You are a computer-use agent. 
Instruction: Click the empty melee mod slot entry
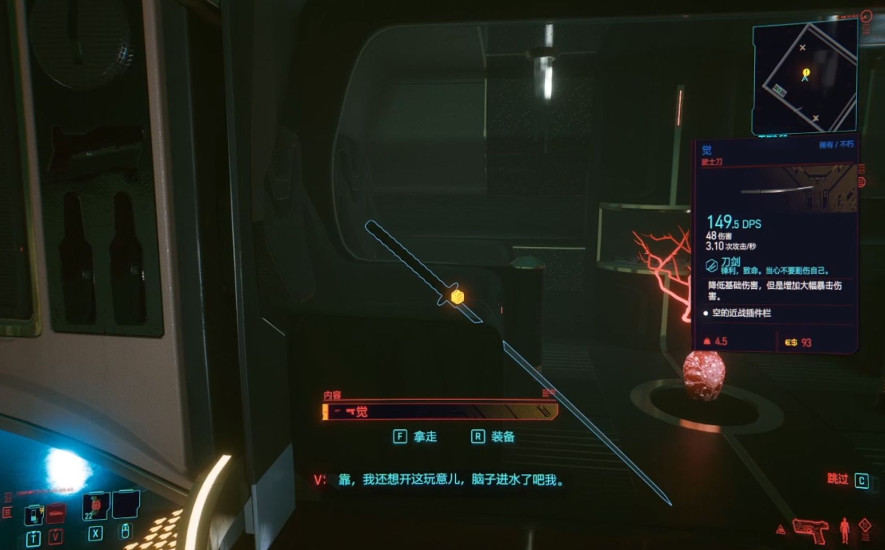745,313
